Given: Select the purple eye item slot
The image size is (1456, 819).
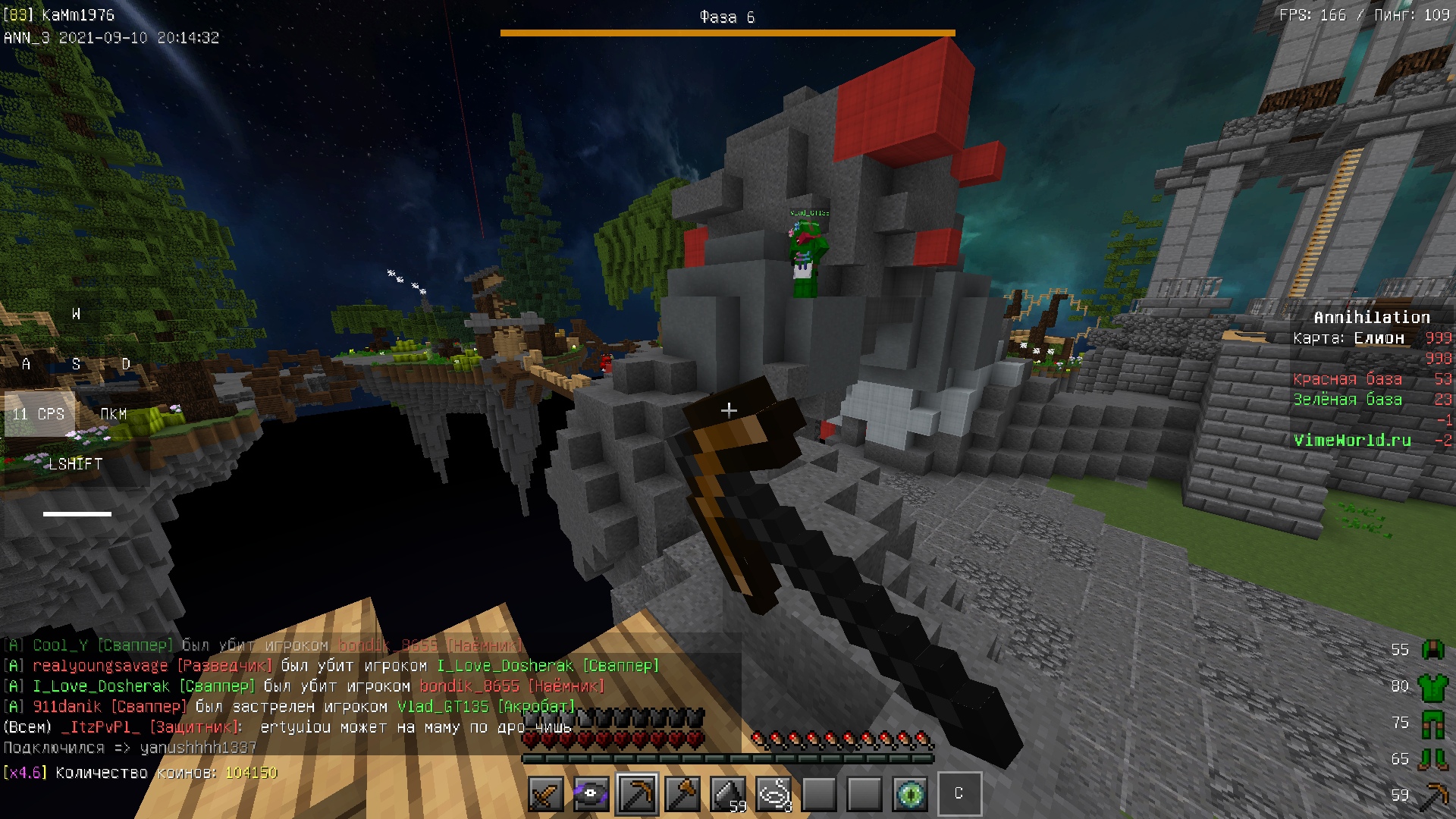Looking at the screenshot, I should [591, 794].
